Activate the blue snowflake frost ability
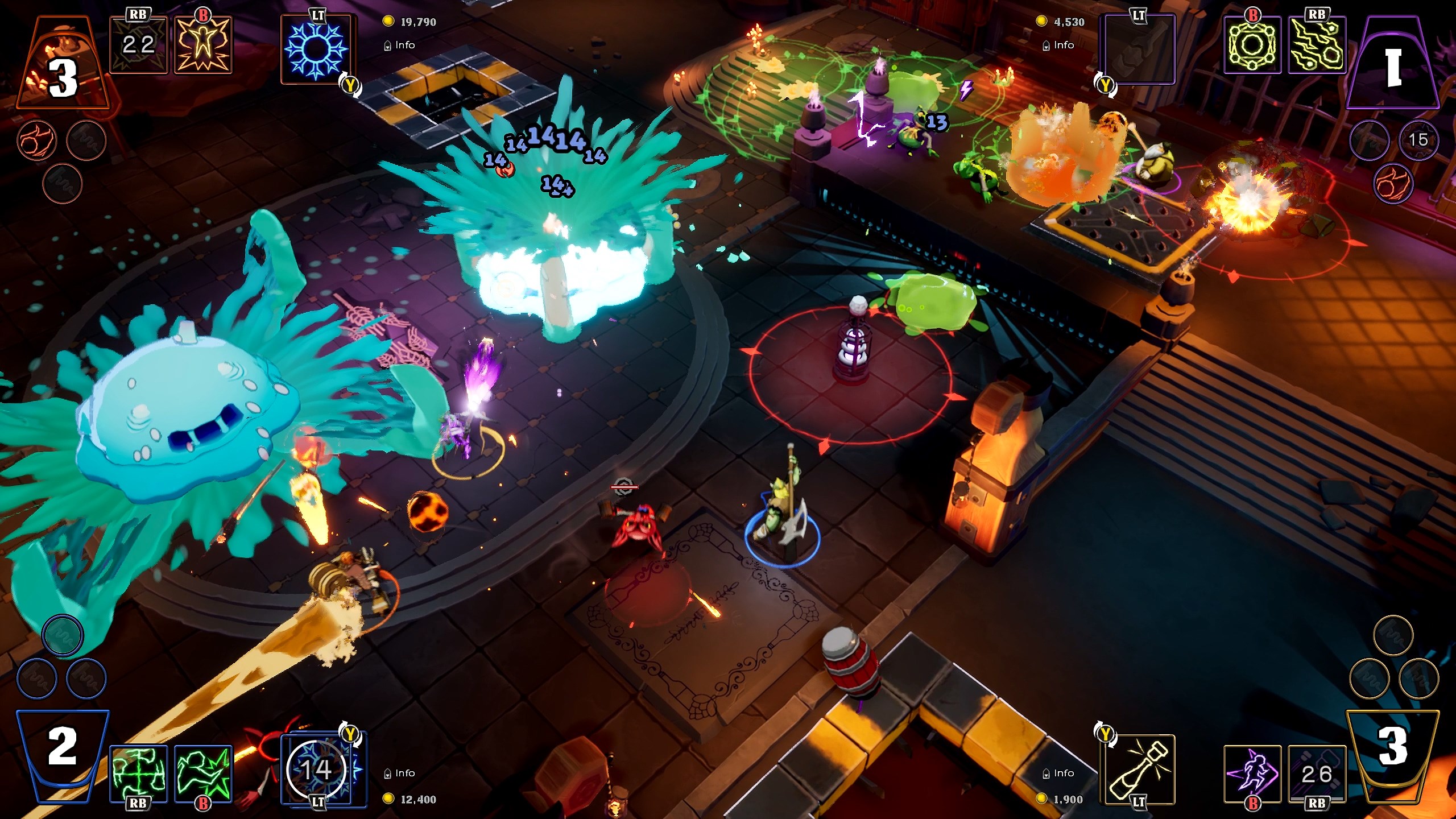 [x=316, y=48]
